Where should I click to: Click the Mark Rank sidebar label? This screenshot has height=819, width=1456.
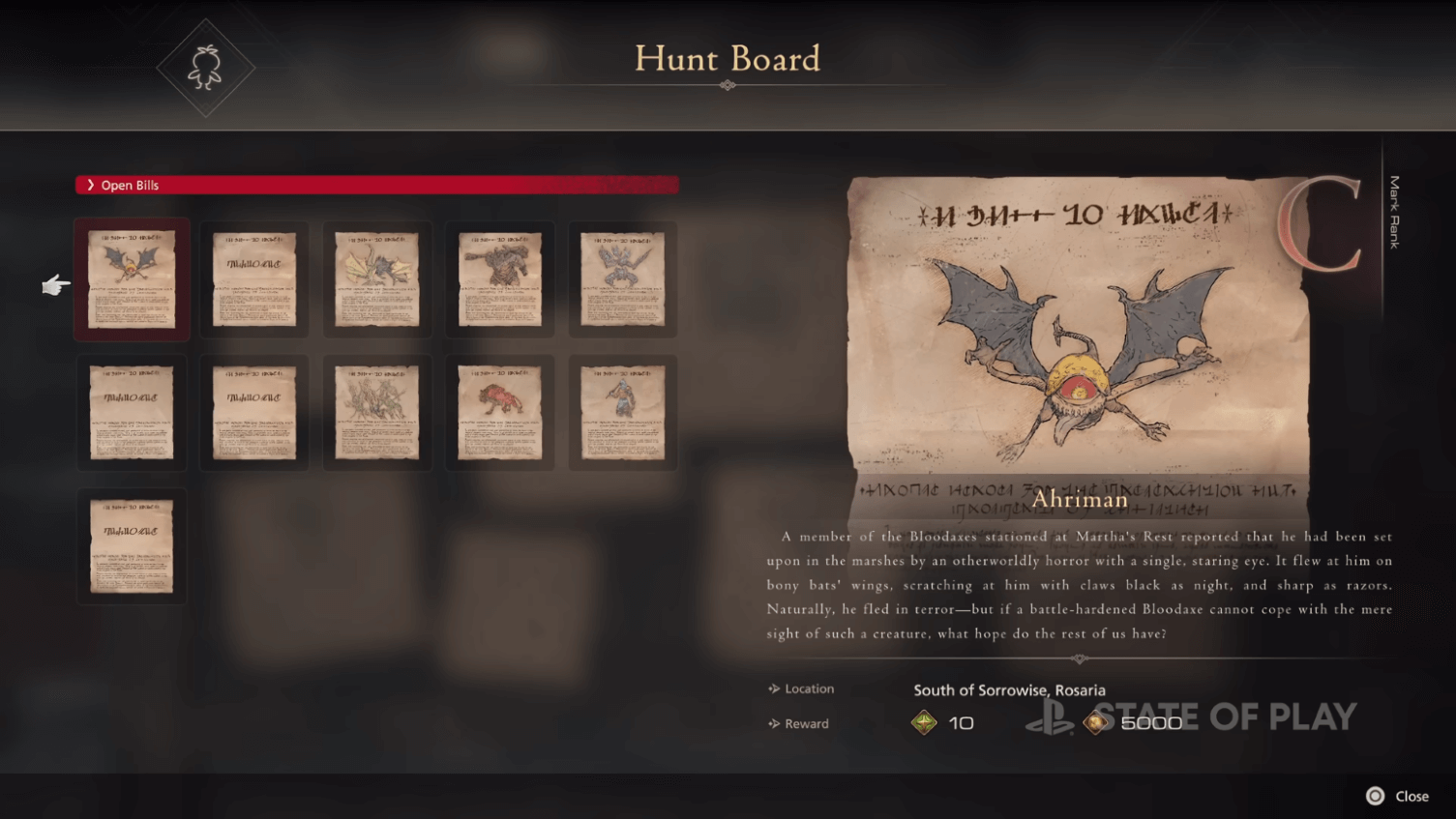(x=1393, y=213)
